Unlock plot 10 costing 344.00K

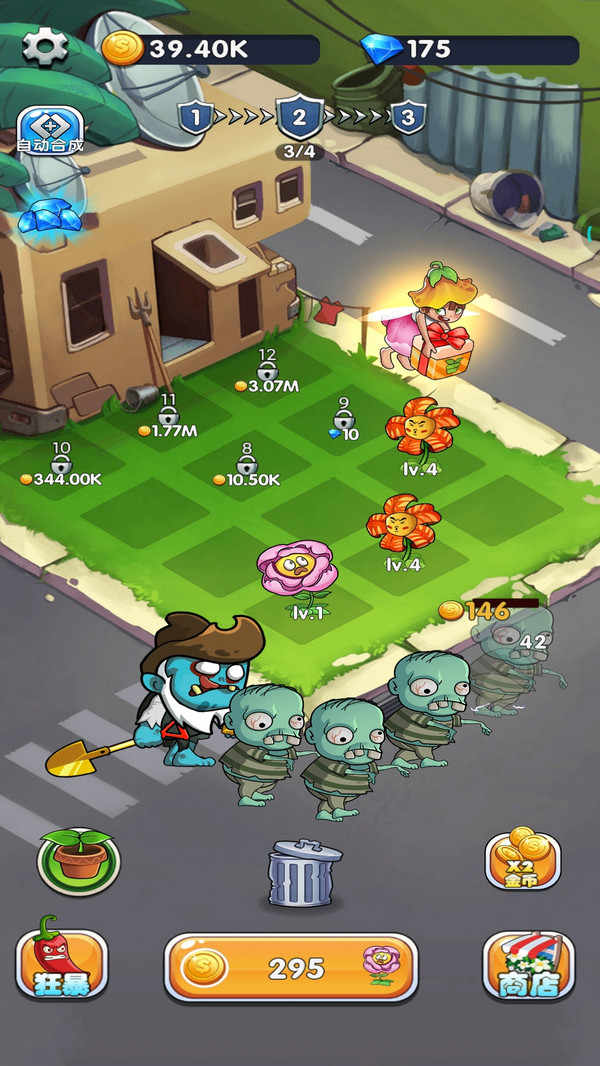(61, 465)
